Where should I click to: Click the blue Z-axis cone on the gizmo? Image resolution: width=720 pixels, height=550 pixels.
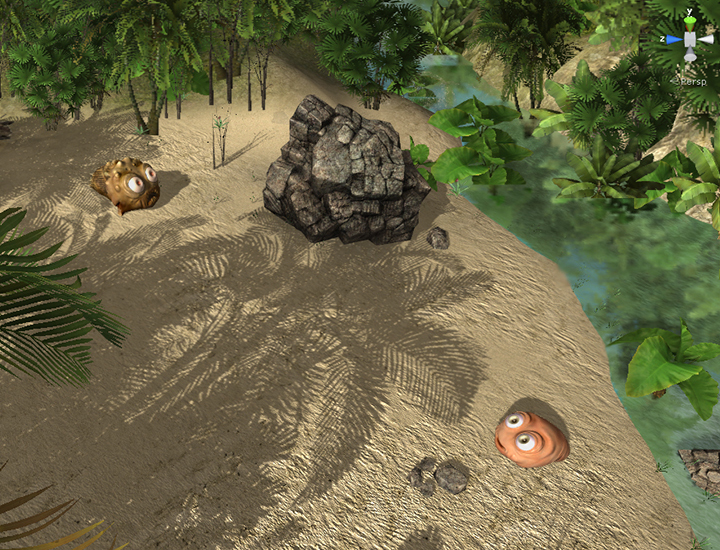coord(673,40)
